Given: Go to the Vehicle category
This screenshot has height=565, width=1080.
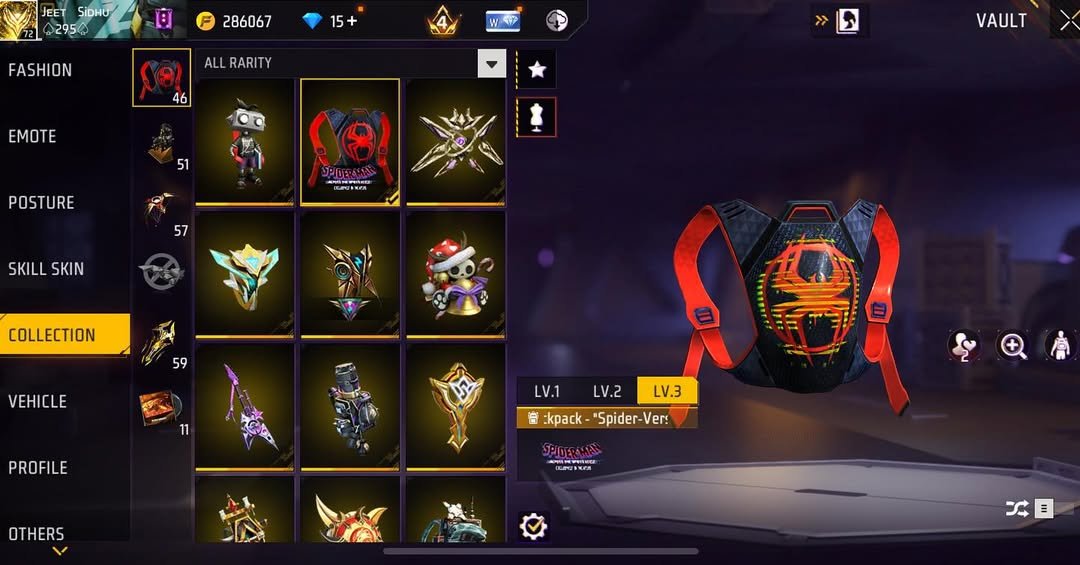Looking at the screenshot, I should pos(38,401).
